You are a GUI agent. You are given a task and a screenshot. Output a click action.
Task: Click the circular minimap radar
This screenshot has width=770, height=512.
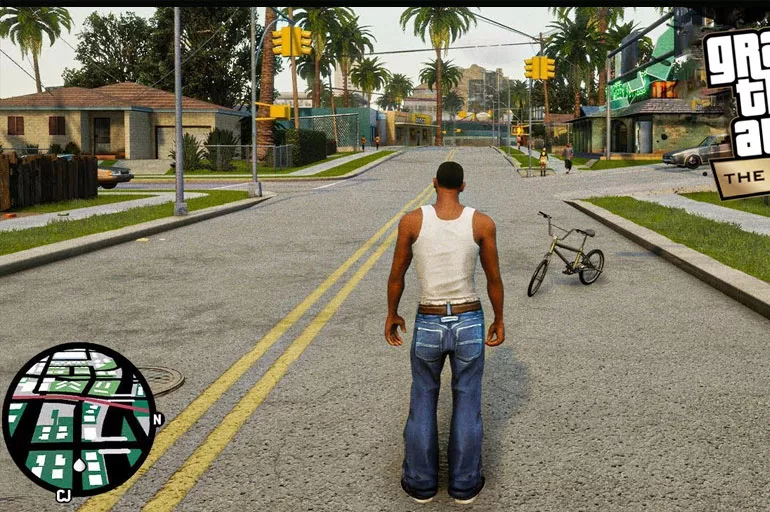pos(78,419)
